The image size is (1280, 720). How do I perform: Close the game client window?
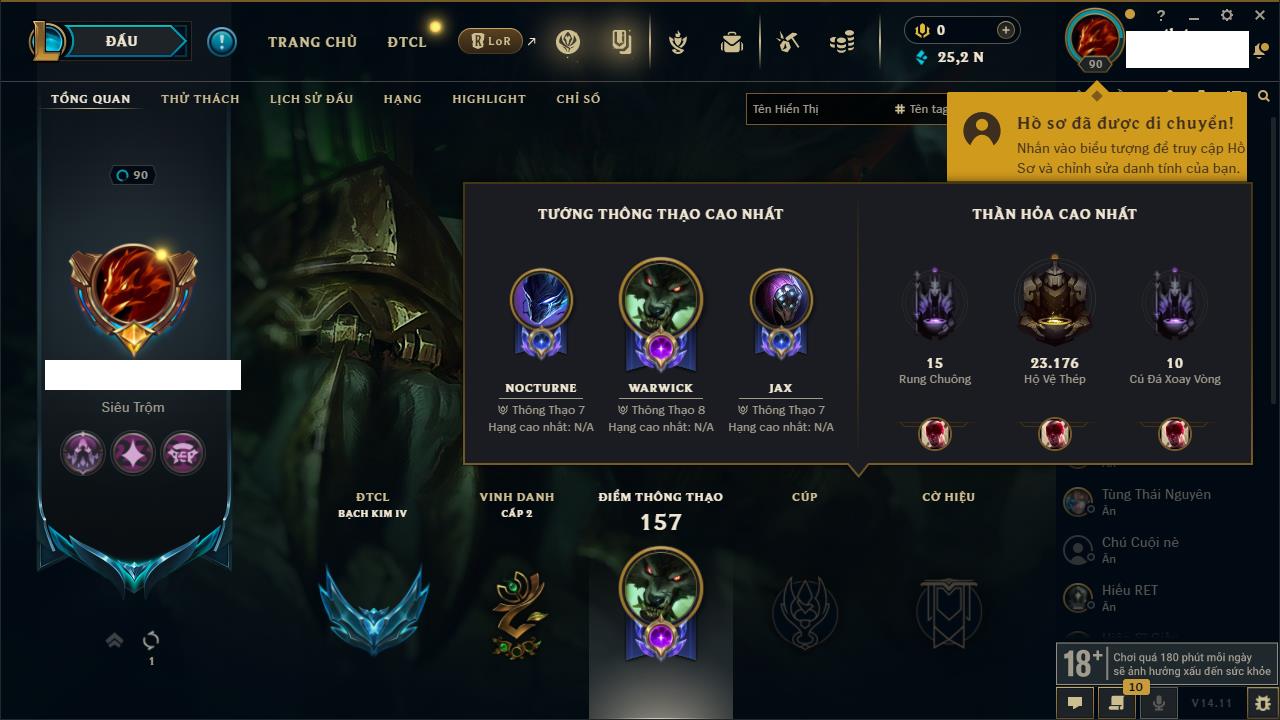click(1258, 15)
